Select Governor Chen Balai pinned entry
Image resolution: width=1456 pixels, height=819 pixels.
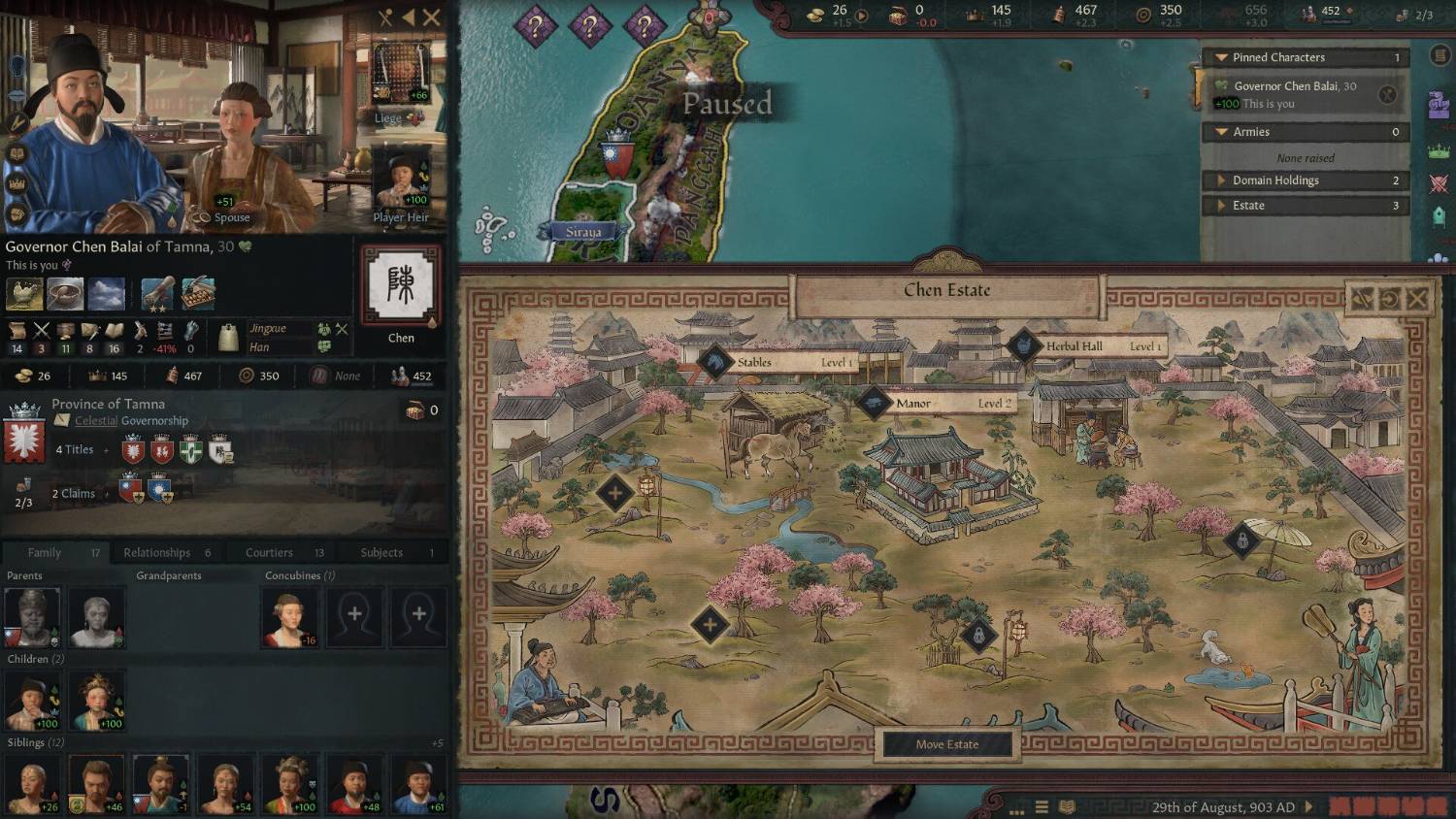(x=1295, y=94)
